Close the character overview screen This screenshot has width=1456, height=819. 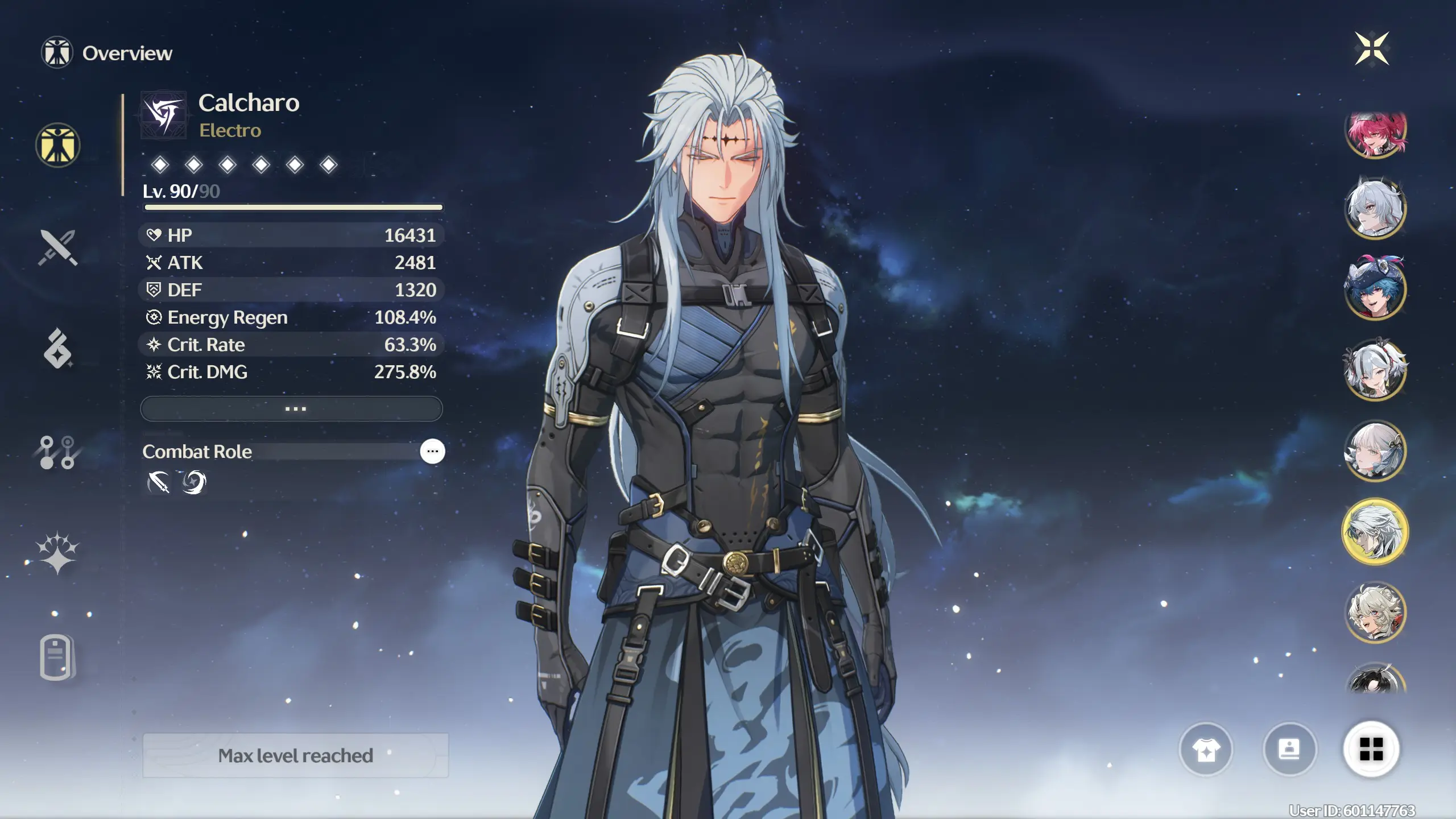pyautogui.click(x=1371, y=49)
